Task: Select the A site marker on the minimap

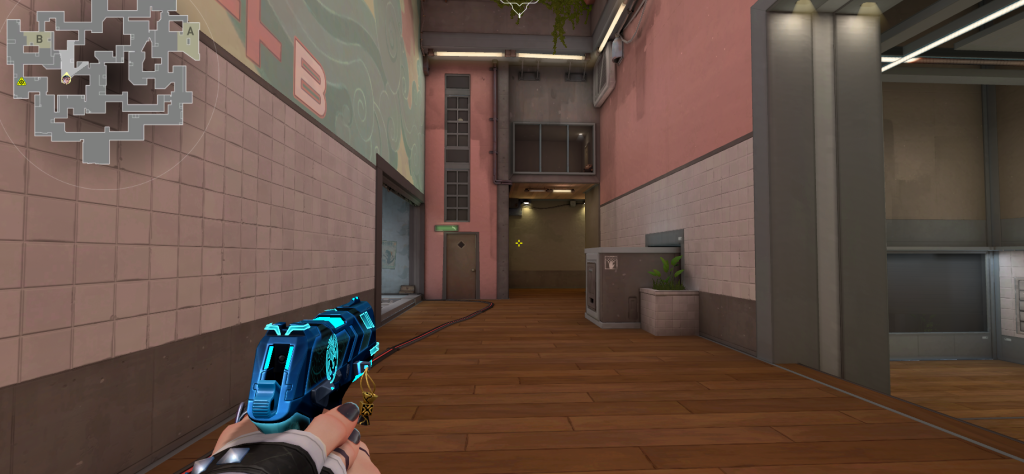Action: click(188, 30)
